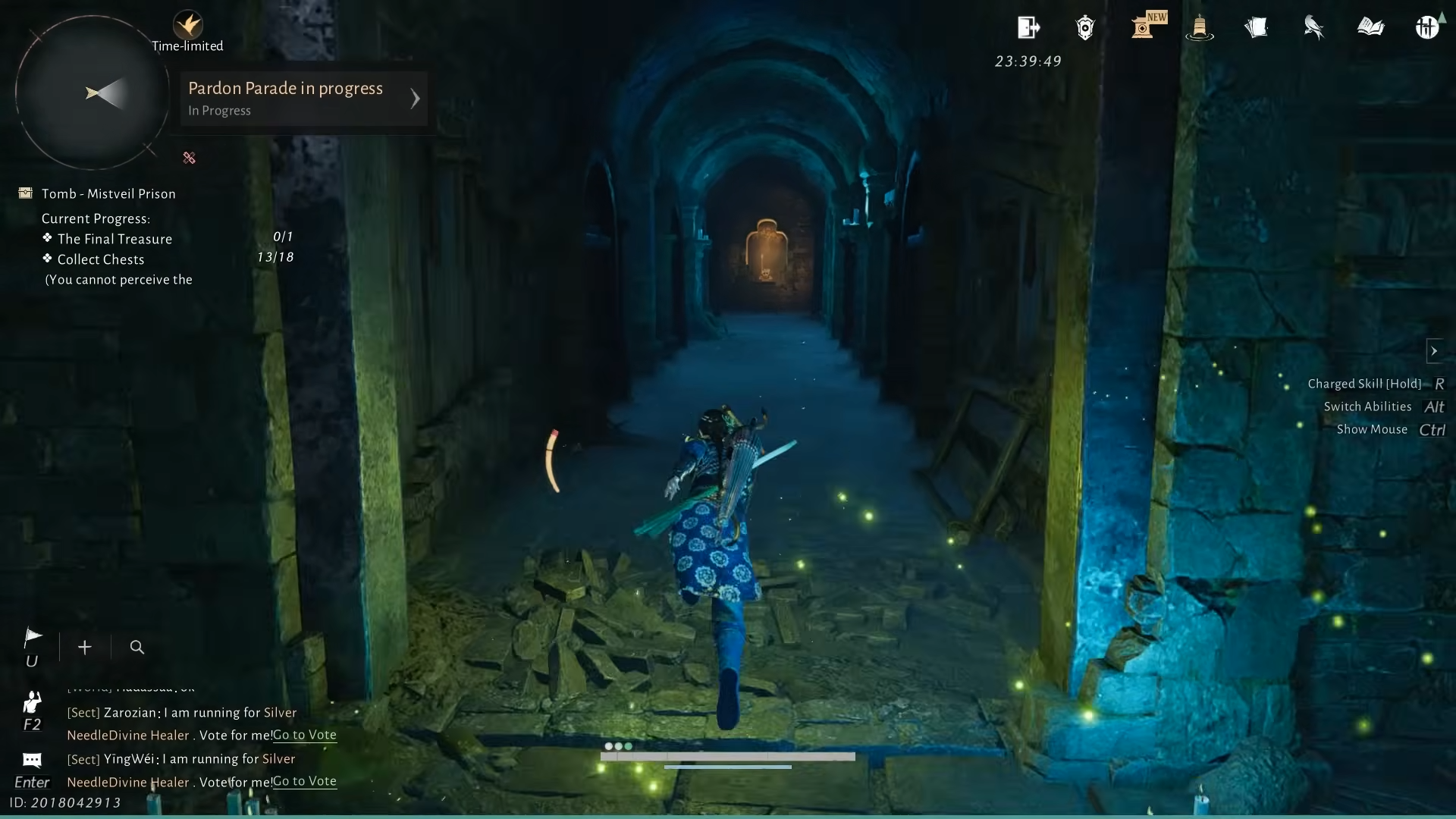The image size is (1456, 819).
Task: Click the plus button beside the flag
Action: [85, 647]
